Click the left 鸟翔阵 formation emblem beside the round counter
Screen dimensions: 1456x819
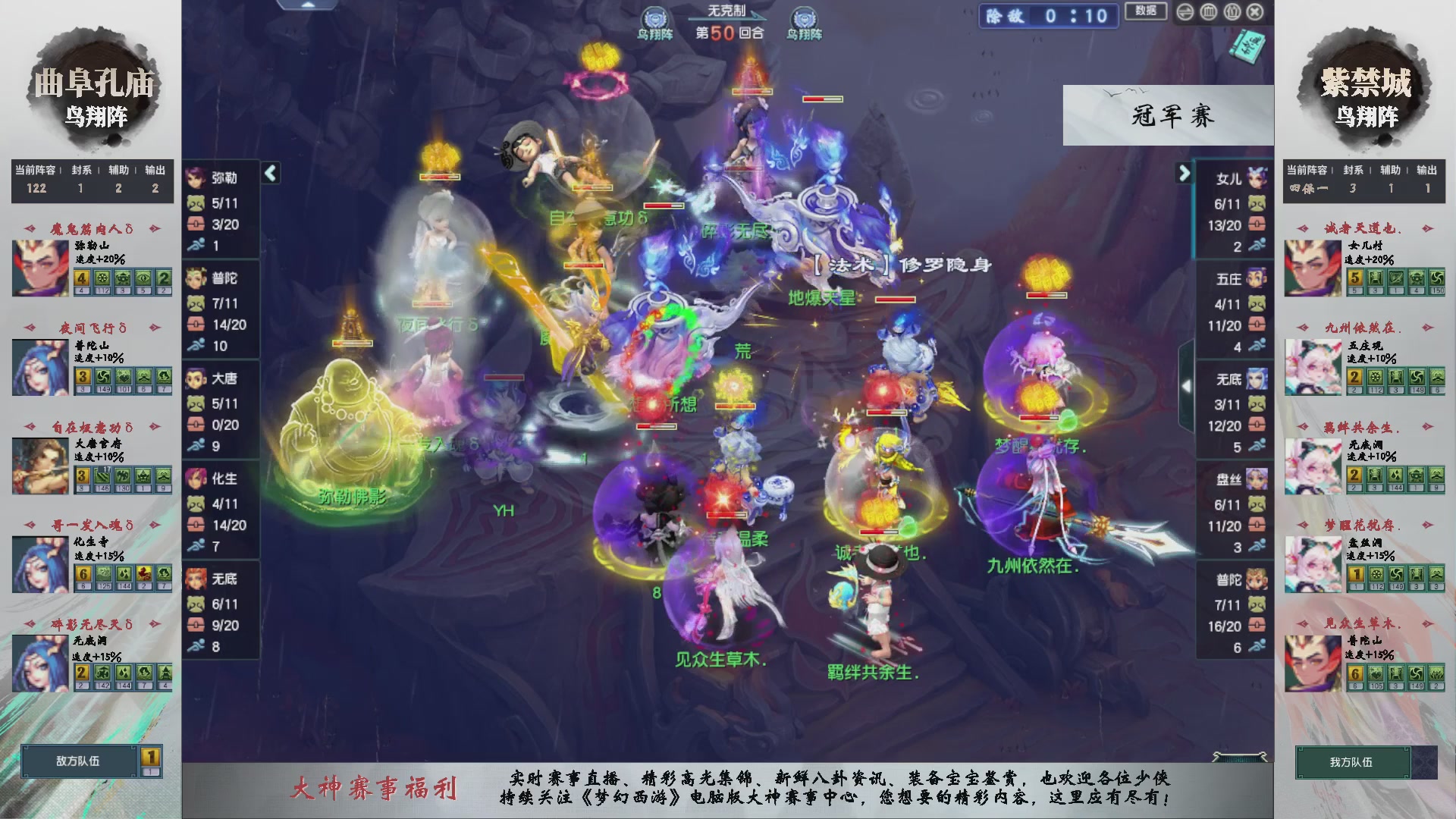(x=654, y=18)
